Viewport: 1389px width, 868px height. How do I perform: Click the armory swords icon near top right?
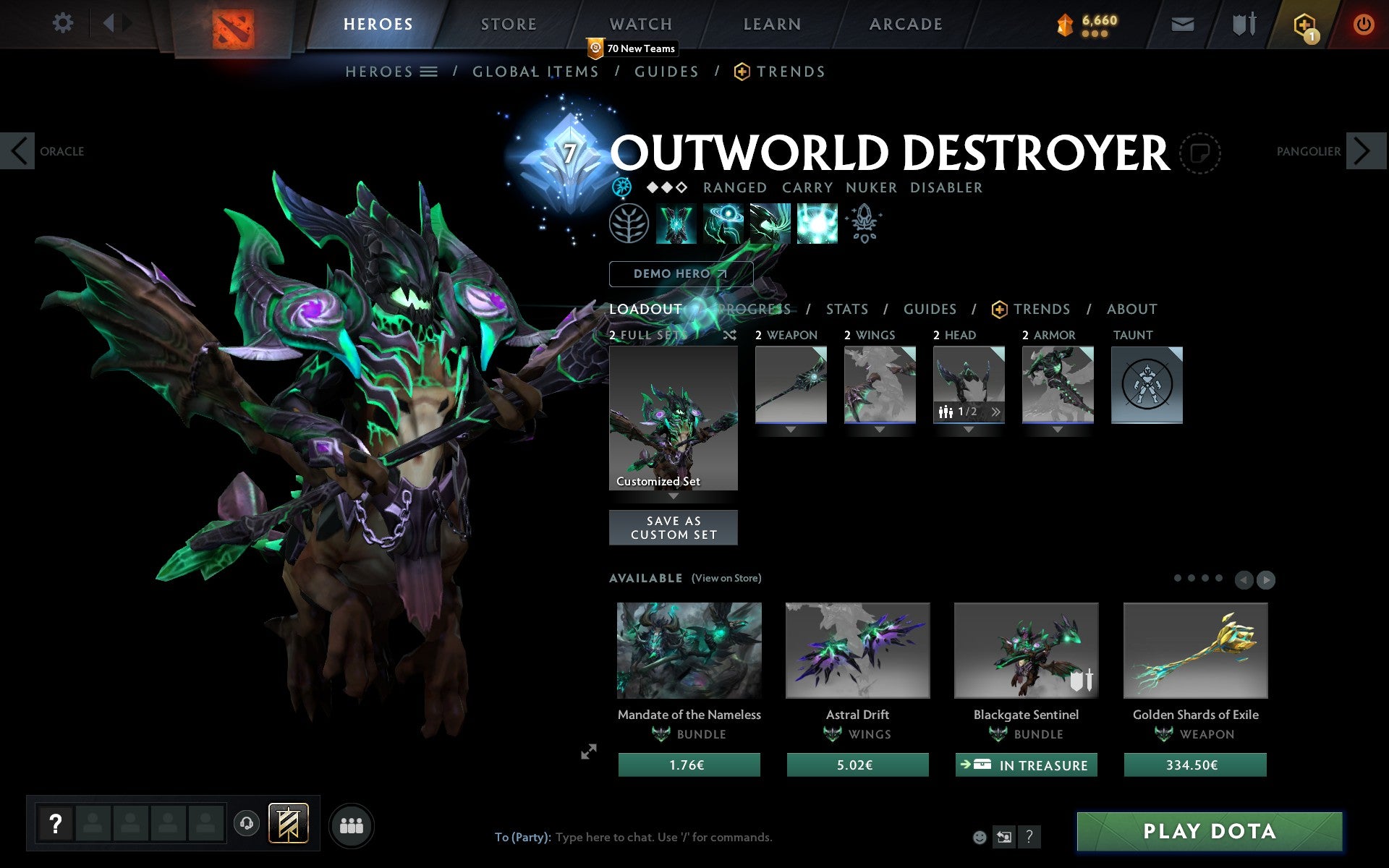click(1244, 22)
